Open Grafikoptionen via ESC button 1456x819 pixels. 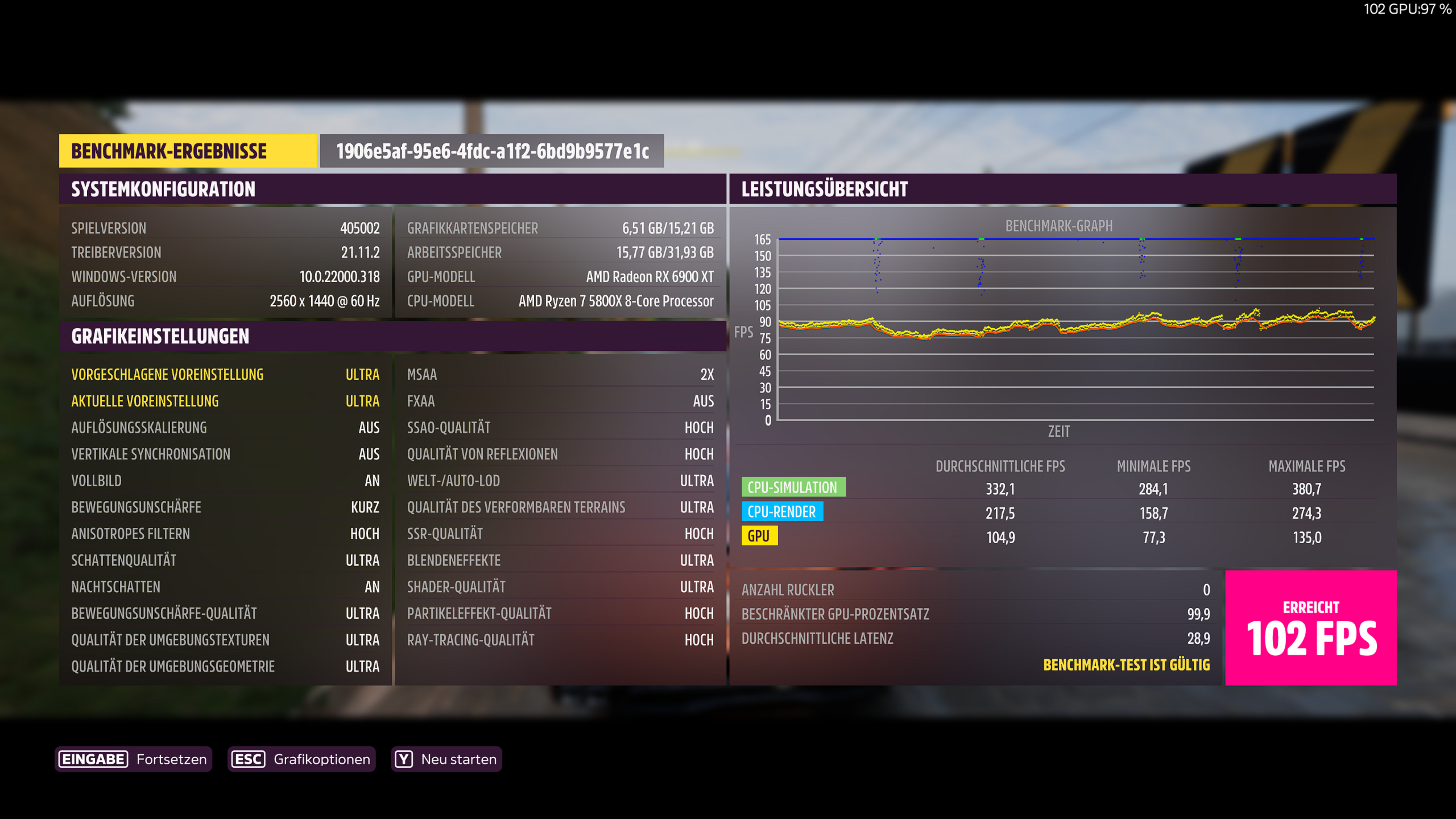pos(301,759)
